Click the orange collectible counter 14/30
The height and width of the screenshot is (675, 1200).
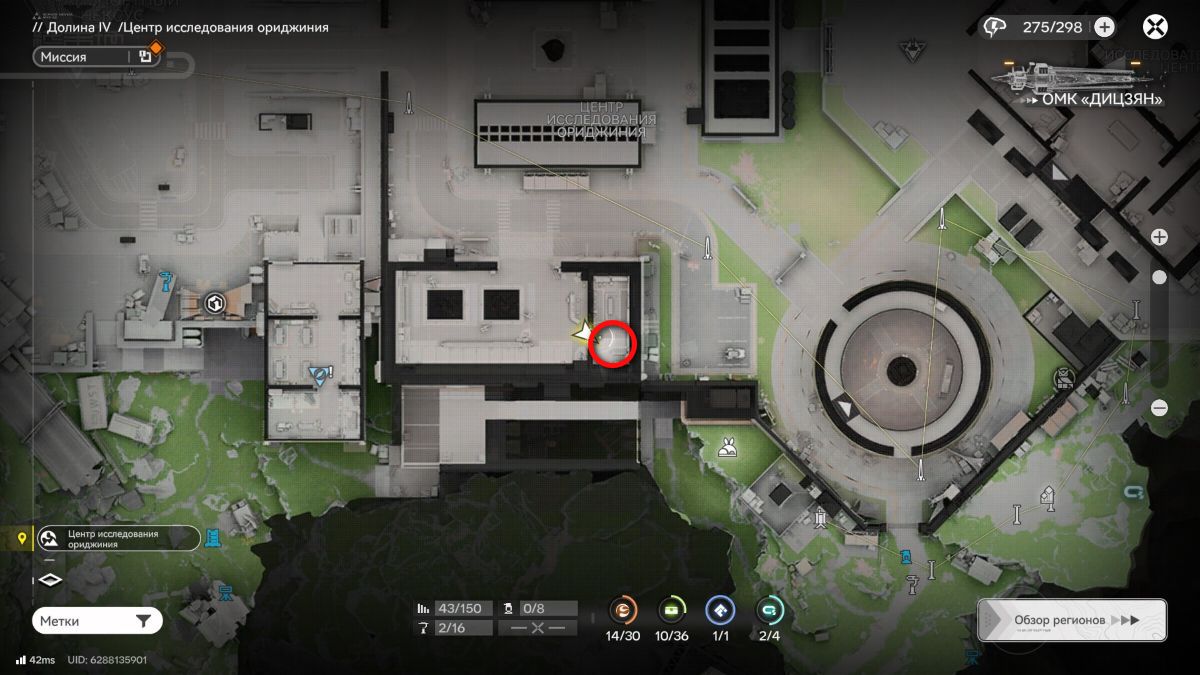click(623, 610)
